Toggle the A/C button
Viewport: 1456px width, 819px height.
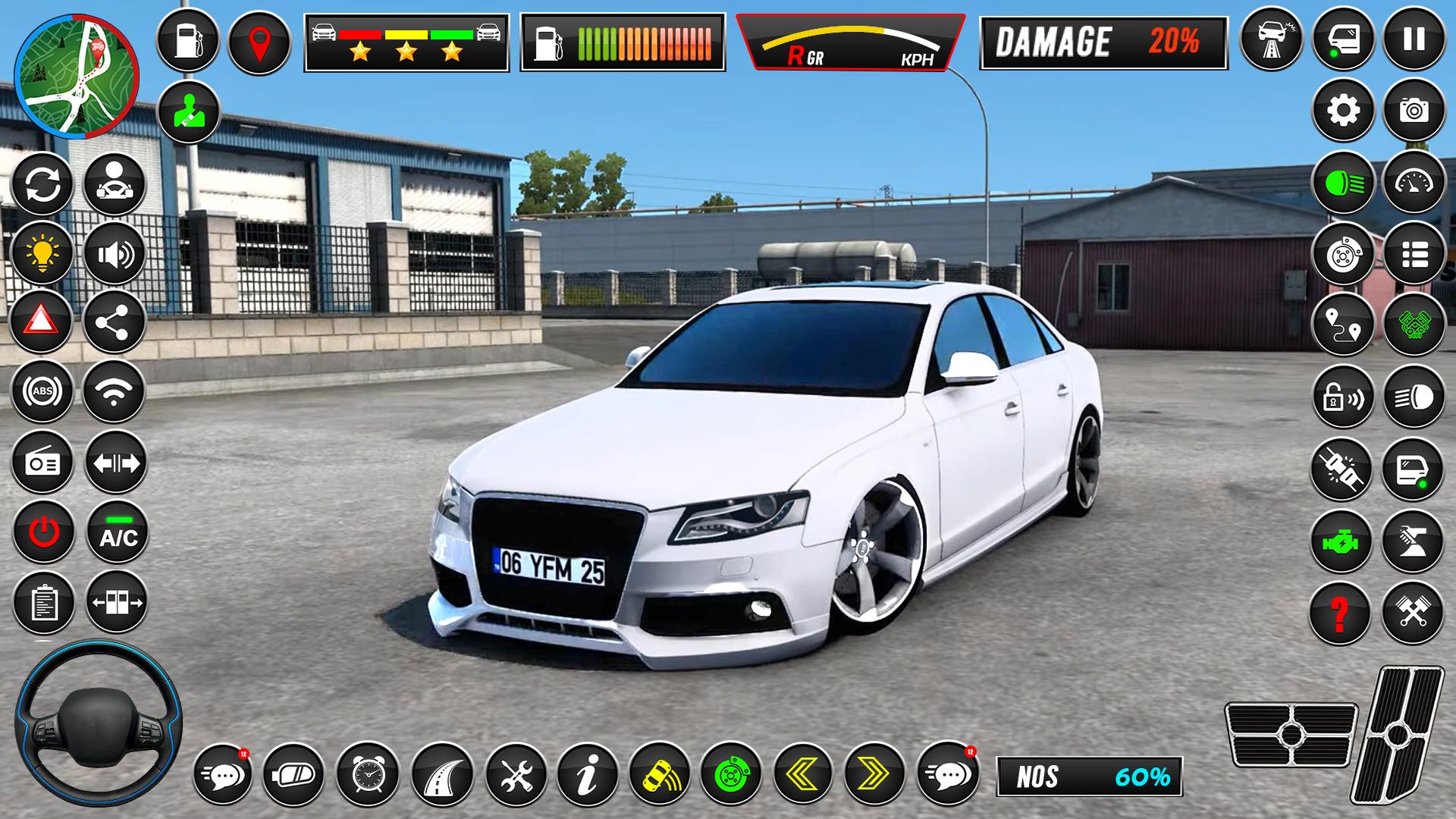click(118, 532)
